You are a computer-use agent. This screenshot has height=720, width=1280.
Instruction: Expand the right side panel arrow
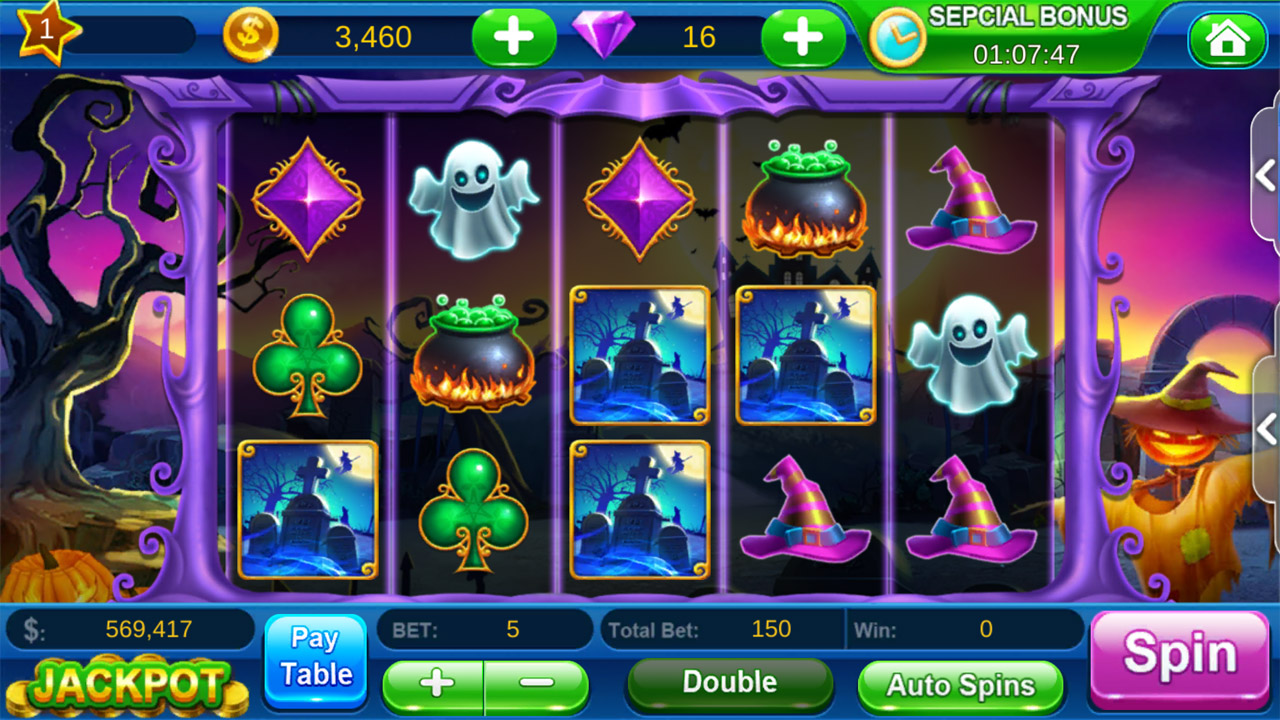click(1262, 175)
